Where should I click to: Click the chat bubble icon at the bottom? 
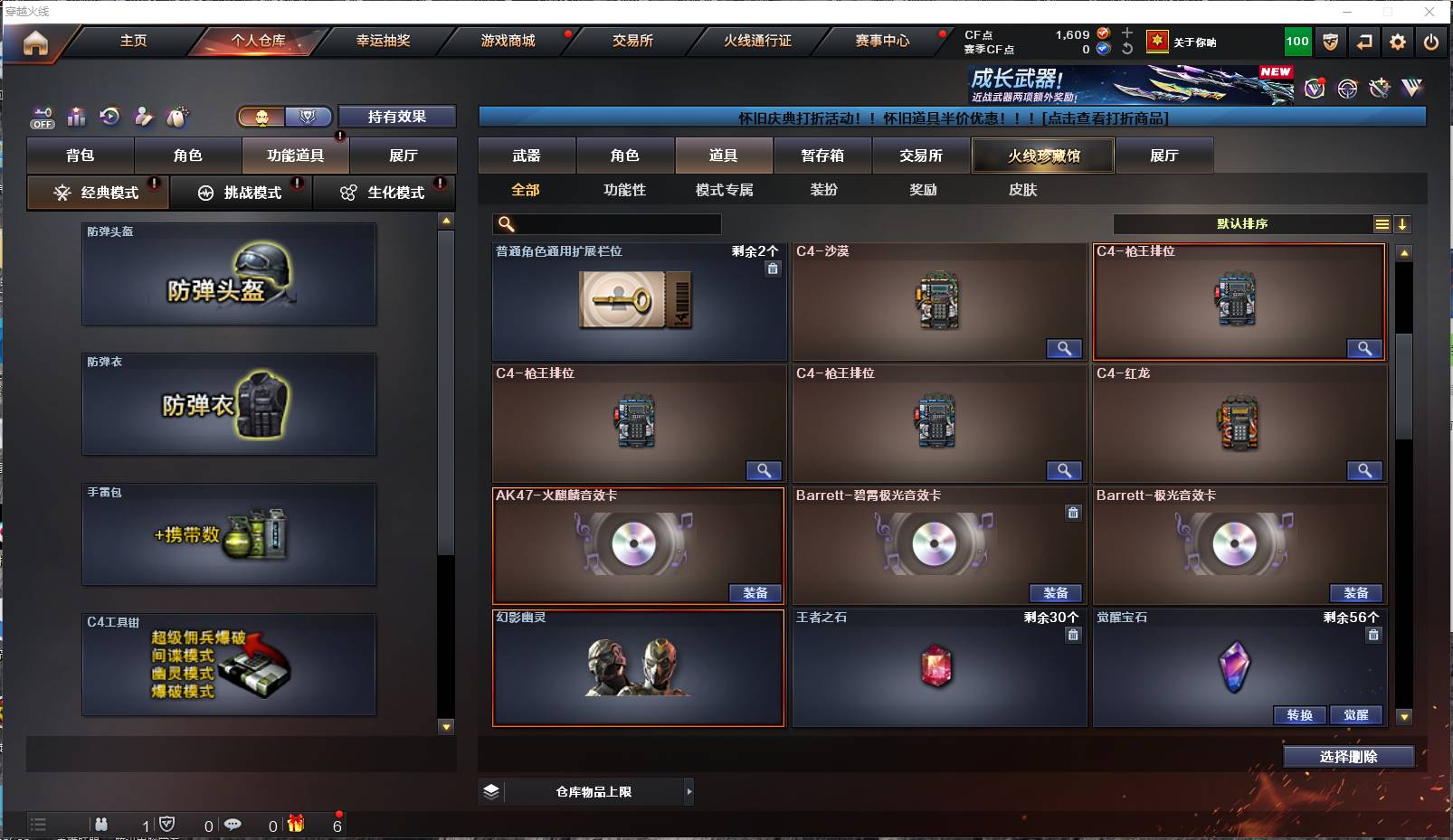(234, 825)
